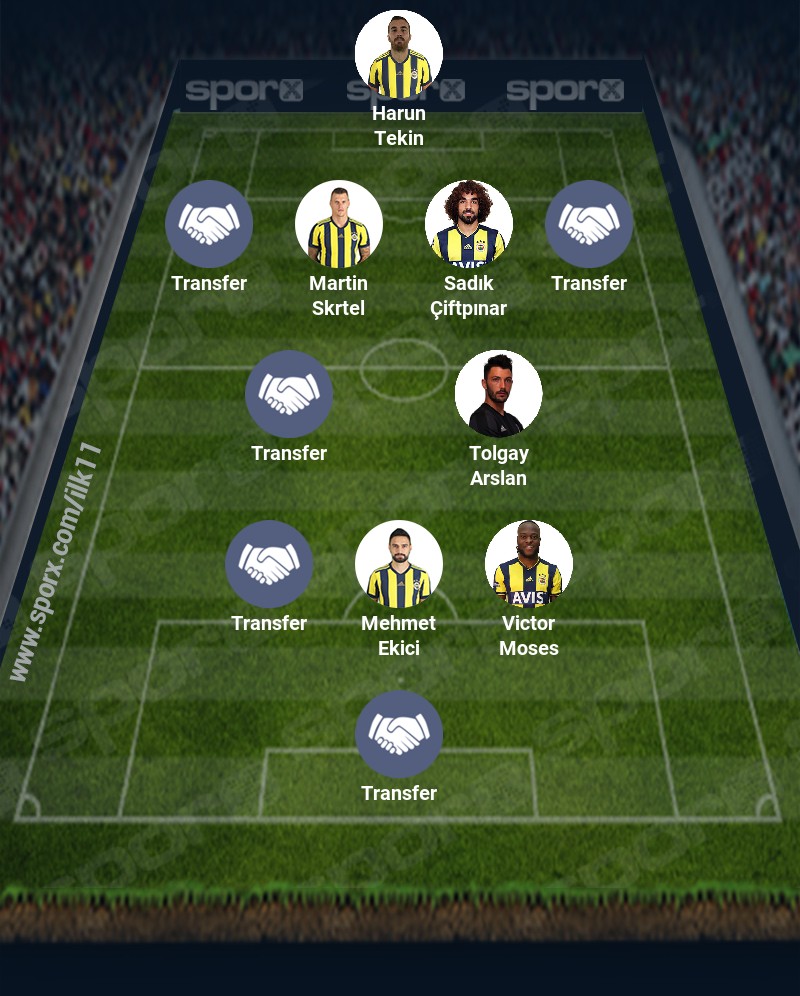Screen dimensions: 800x996
Task: Open the Transfer slot beside Martin Skrtel
Action: [x=209, y=224]
